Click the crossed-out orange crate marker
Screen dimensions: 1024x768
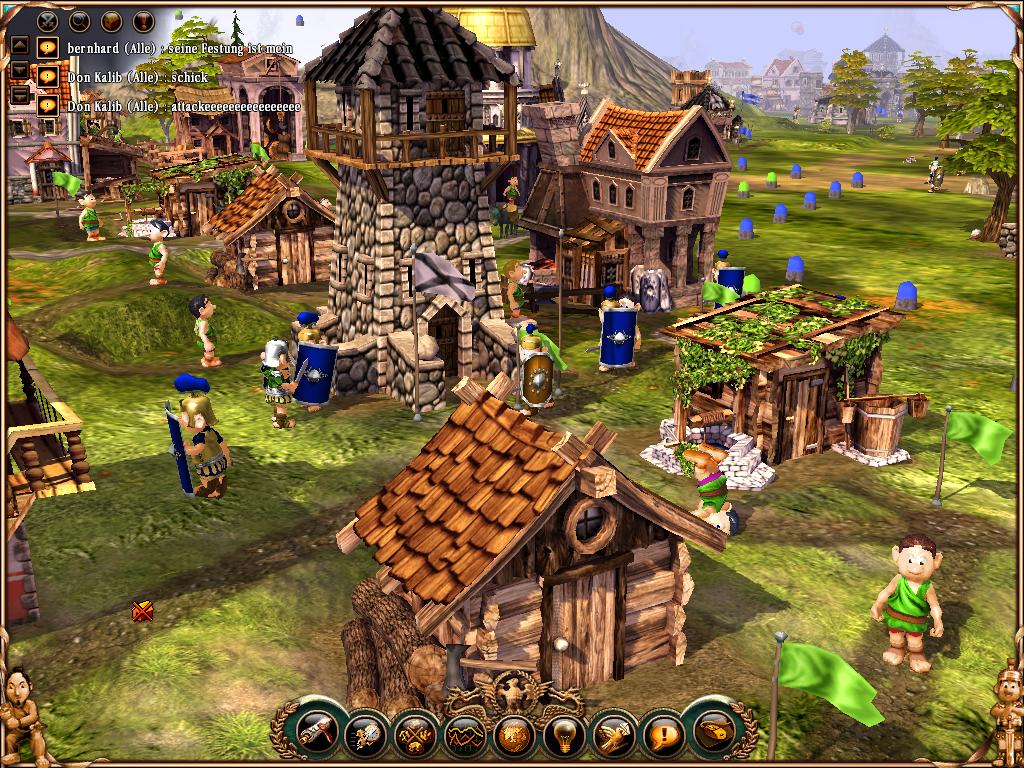tap(143, 611)
